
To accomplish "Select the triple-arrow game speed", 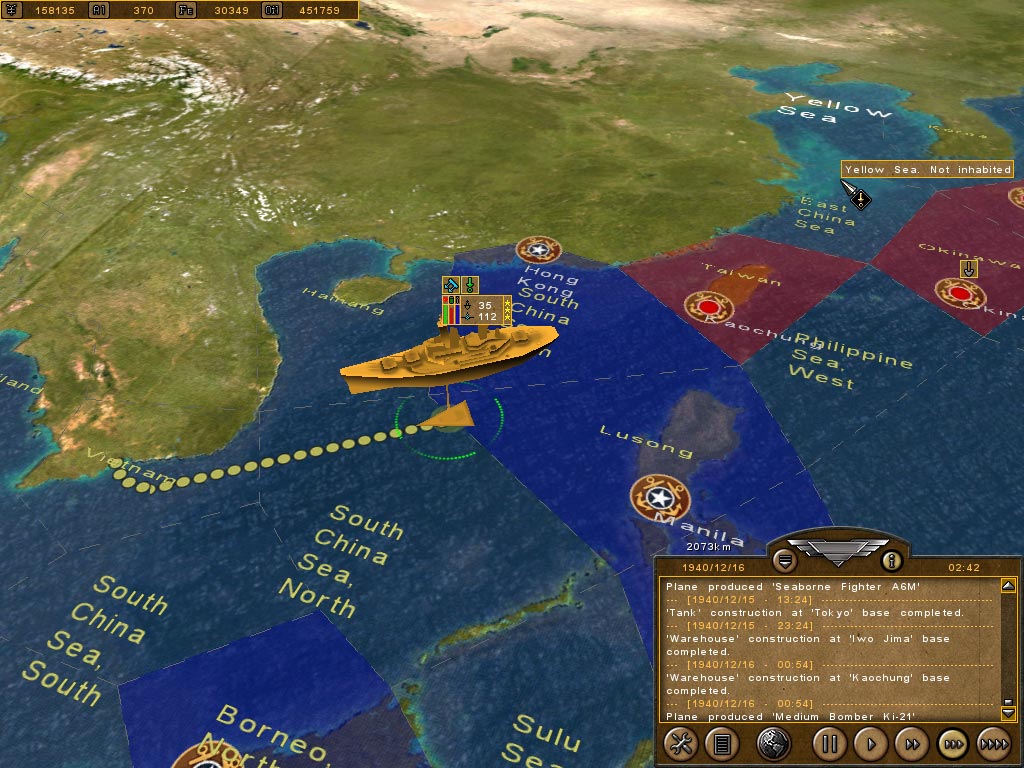I will pos(953,743).
